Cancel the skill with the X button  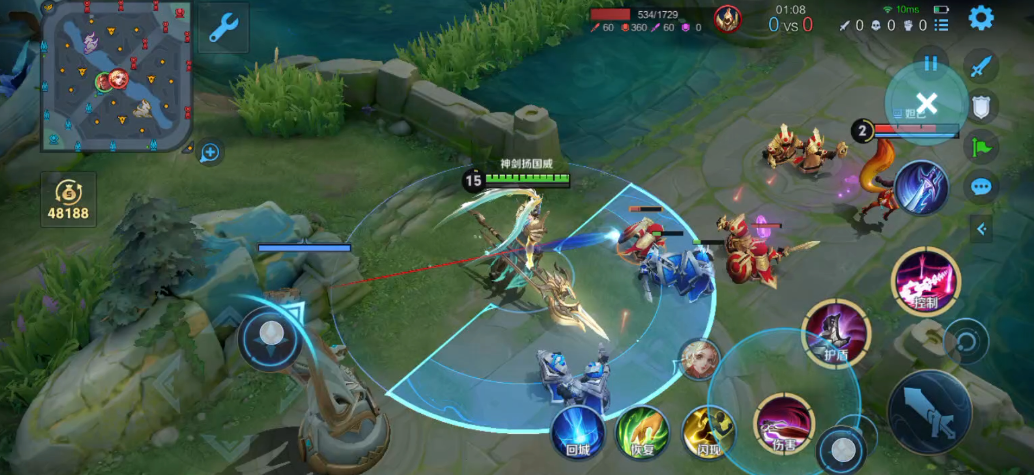pyautogui.click(x=926, y=102)
